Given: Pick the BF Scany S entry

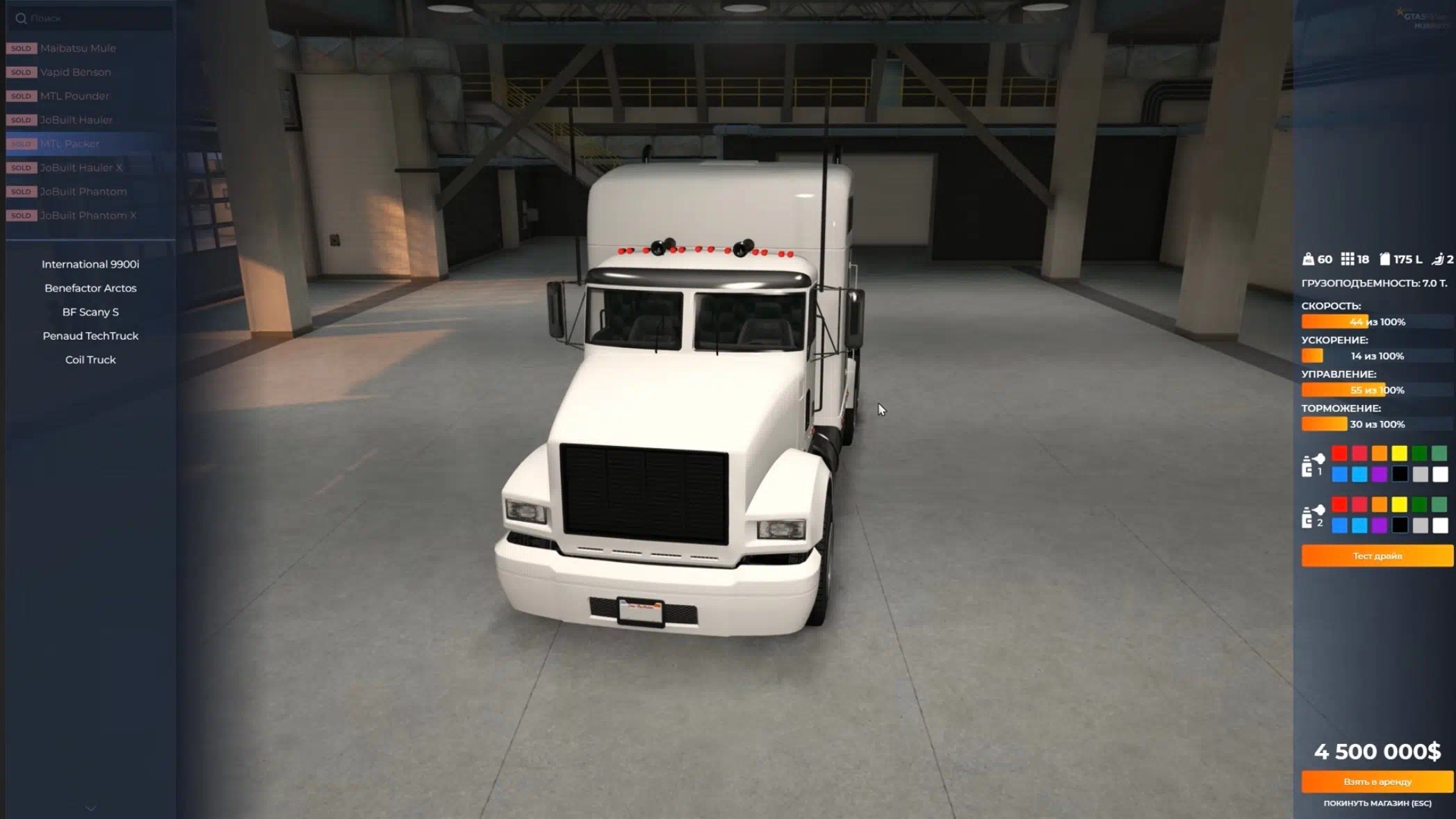Looking at the screenshot, I should coord(90,312).
